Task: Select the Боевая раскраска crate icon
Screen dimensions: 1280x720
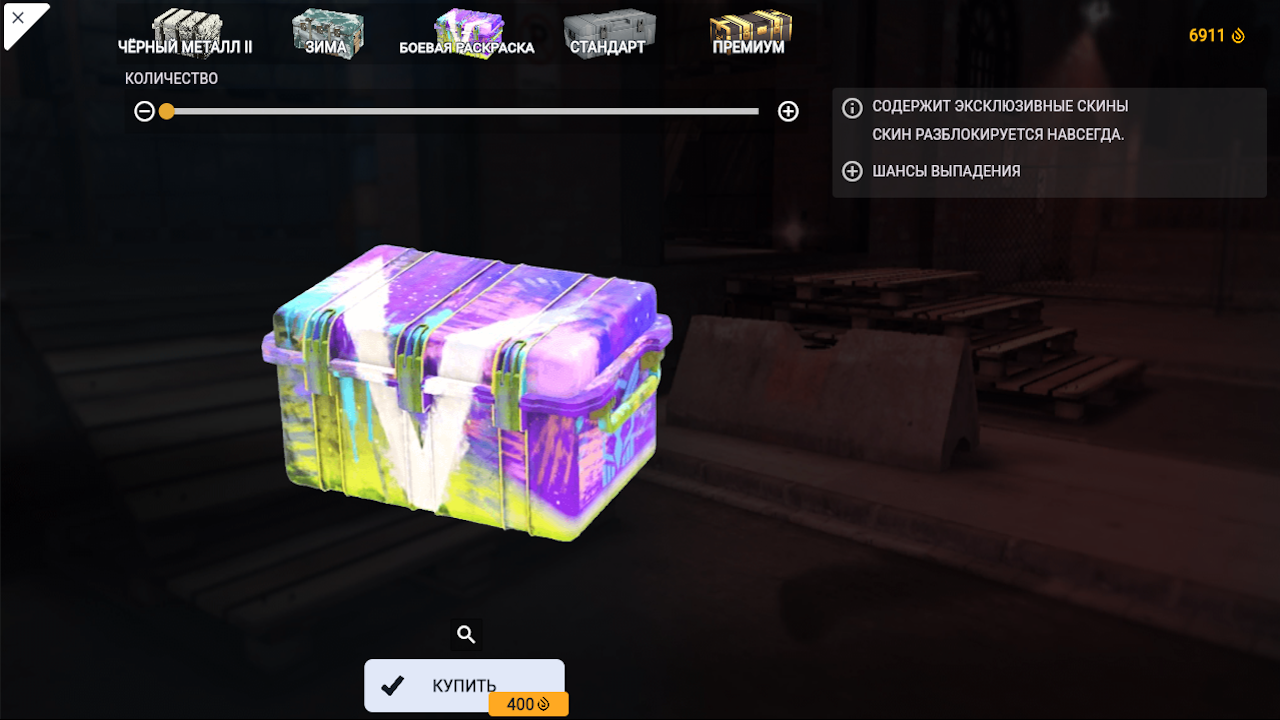Action: [468, 26]
